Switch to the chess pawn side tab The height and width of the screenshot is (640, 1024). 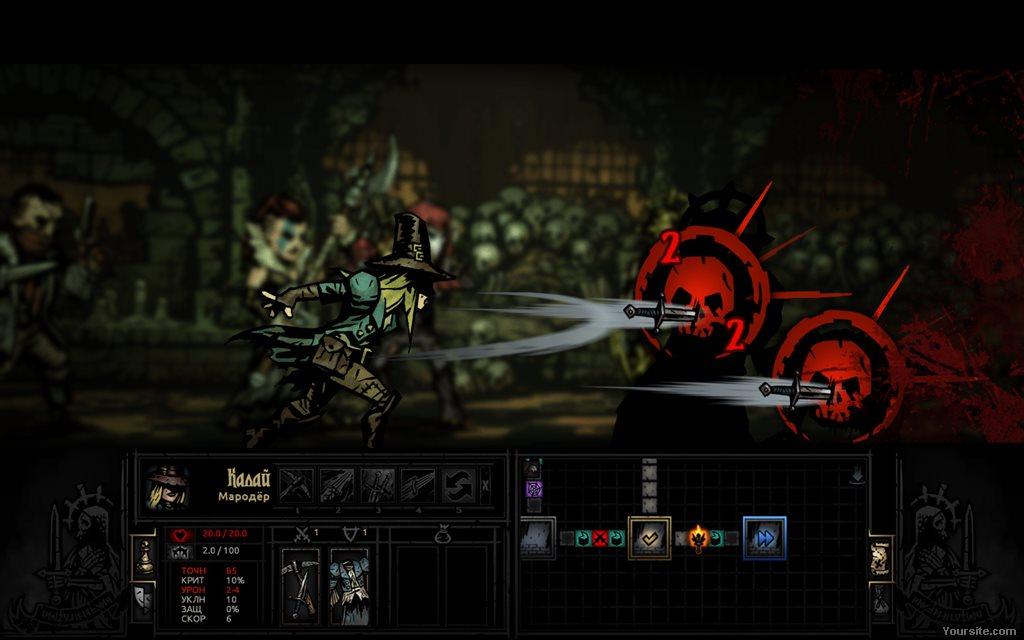142,552
